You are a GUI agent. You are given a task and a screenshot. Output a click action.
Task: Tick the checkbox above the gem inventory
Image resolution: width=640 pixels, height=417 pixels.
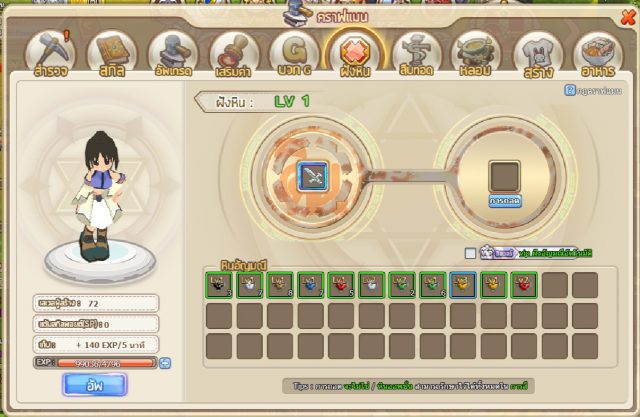[470, 253]
